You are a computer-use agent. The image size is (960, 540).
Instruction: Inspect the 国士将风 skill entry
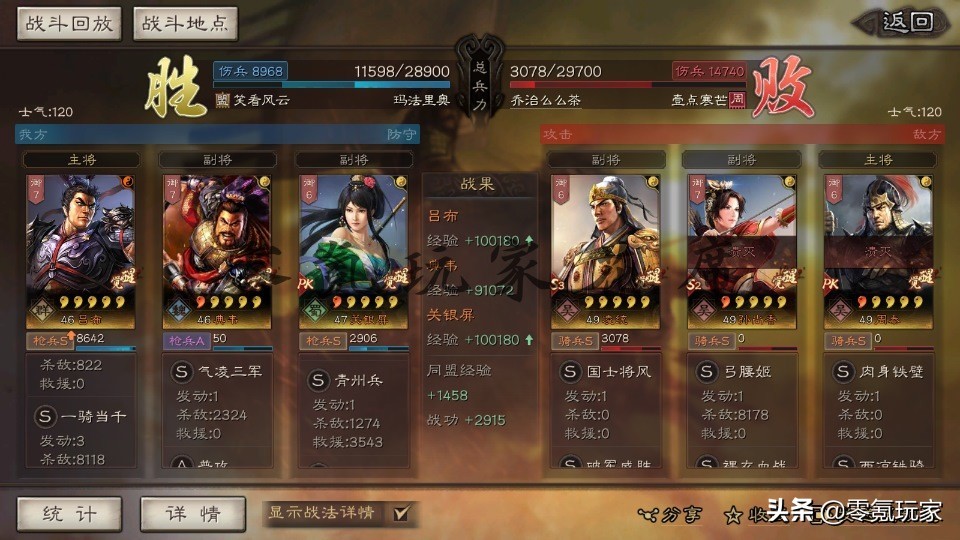605,372
